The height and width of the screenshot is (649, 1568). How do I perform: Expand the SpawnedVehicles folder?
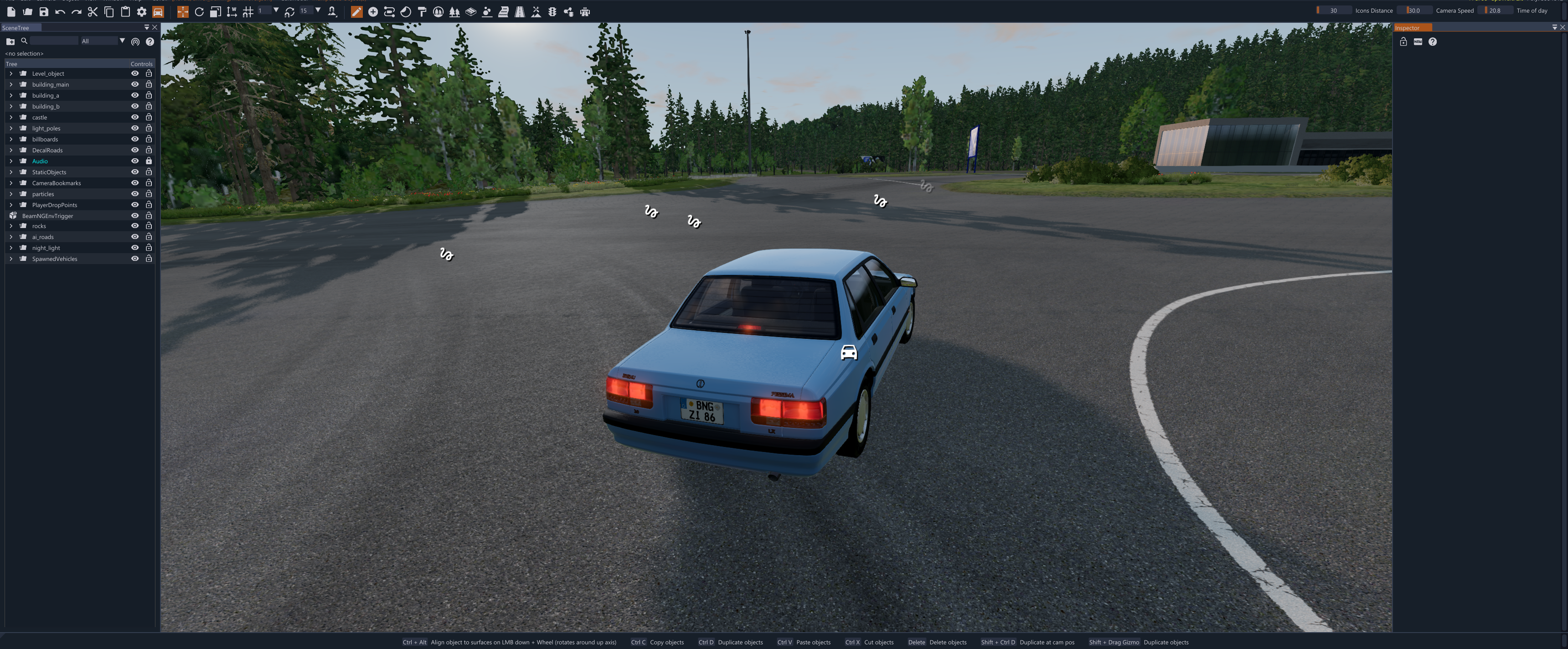(11, 259)
